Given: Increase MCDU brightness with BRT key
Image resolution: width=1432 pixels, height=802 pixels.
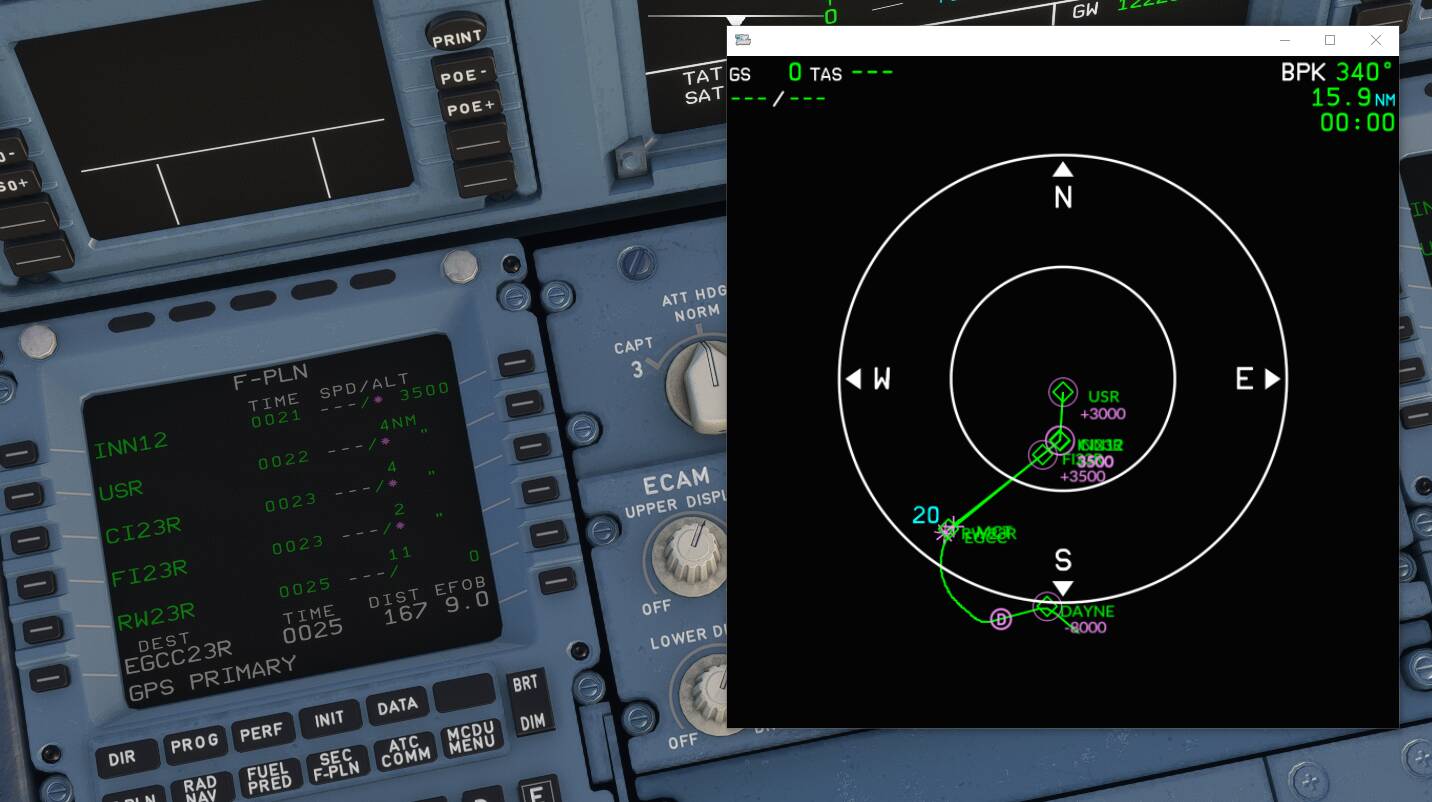Looking at the screenshot, I should click(526, 683).
